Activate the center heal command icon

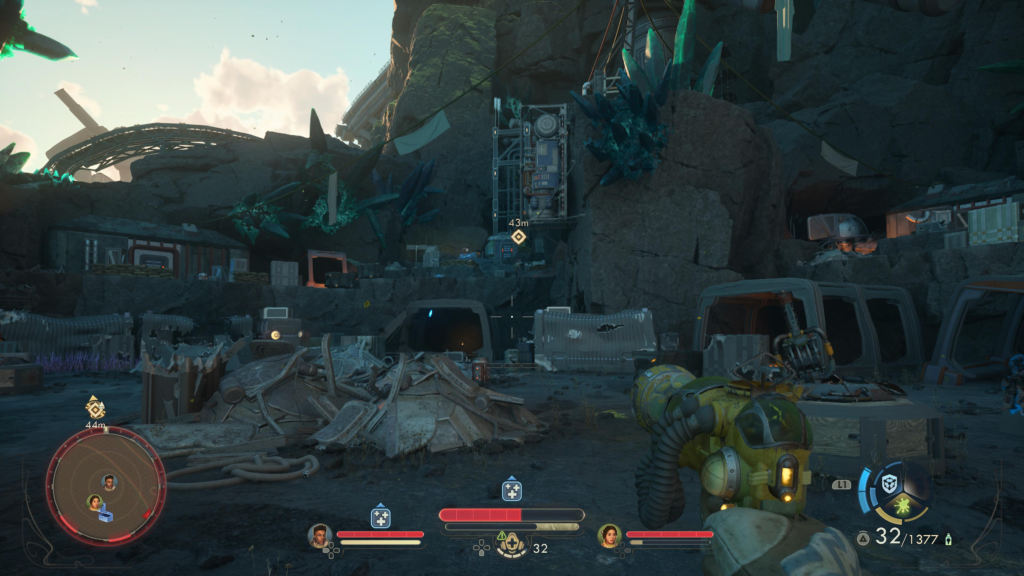[x=511, y=489]
